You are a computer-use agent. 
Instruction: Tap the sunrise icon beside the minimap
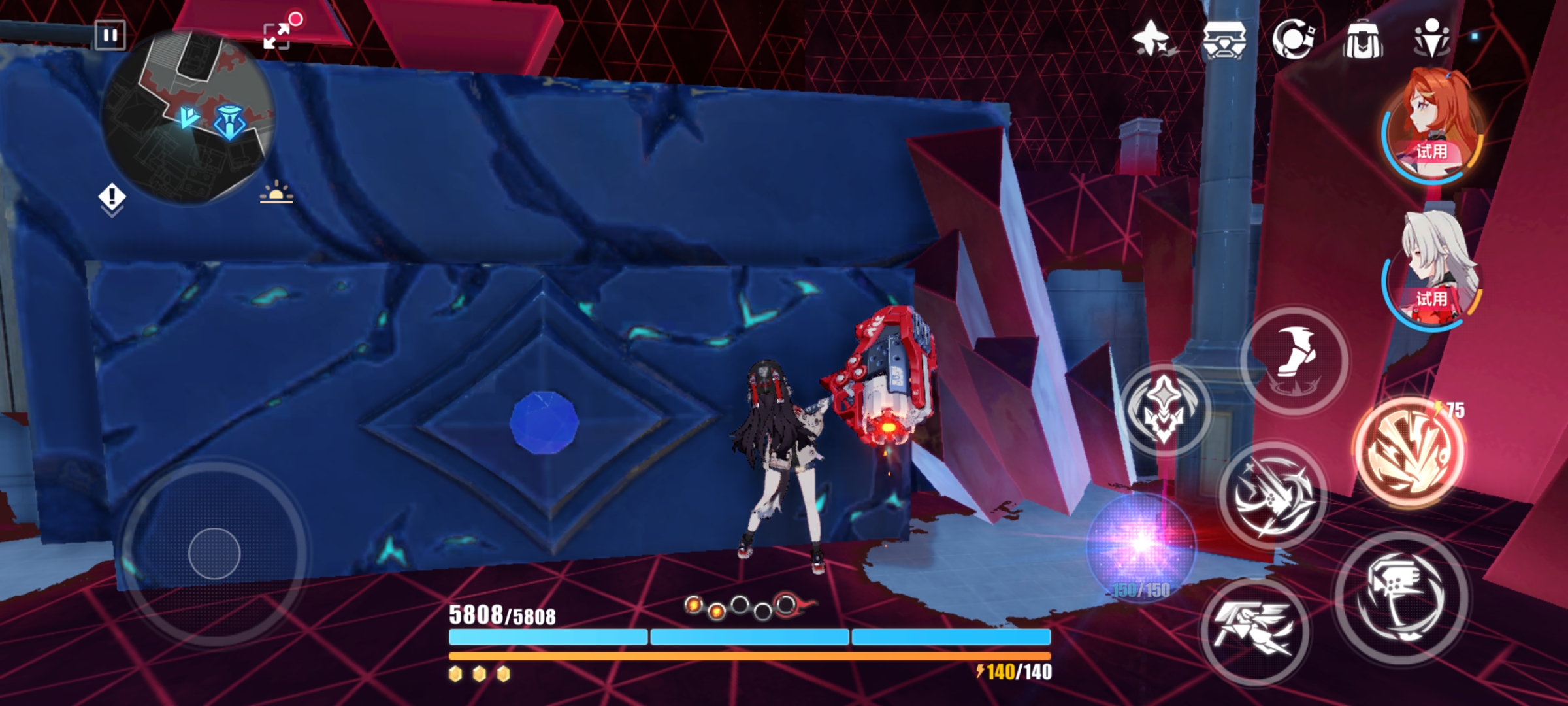[276, 193]
